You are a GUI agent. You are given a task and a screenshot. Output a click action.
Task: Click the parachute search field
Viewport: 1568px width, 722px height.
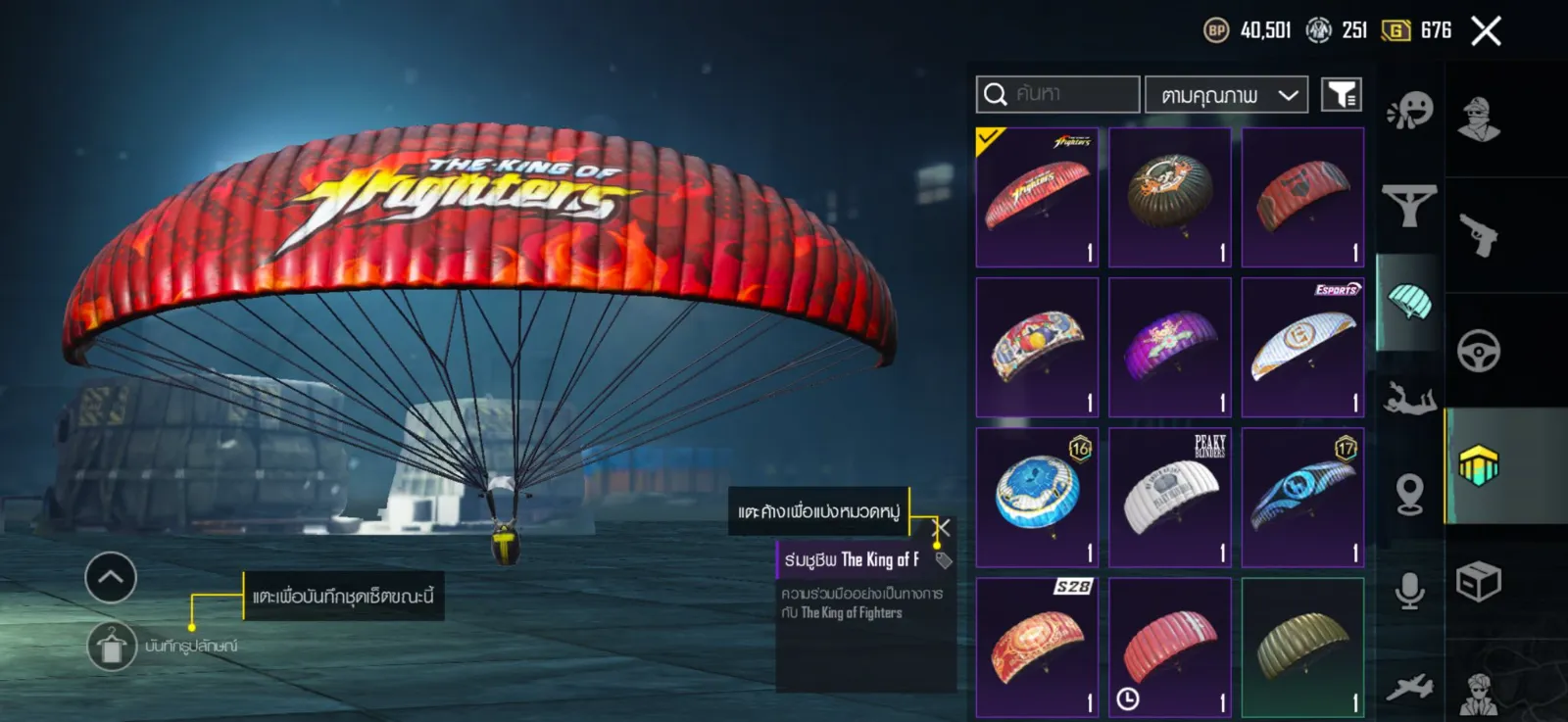[1058, 94]
